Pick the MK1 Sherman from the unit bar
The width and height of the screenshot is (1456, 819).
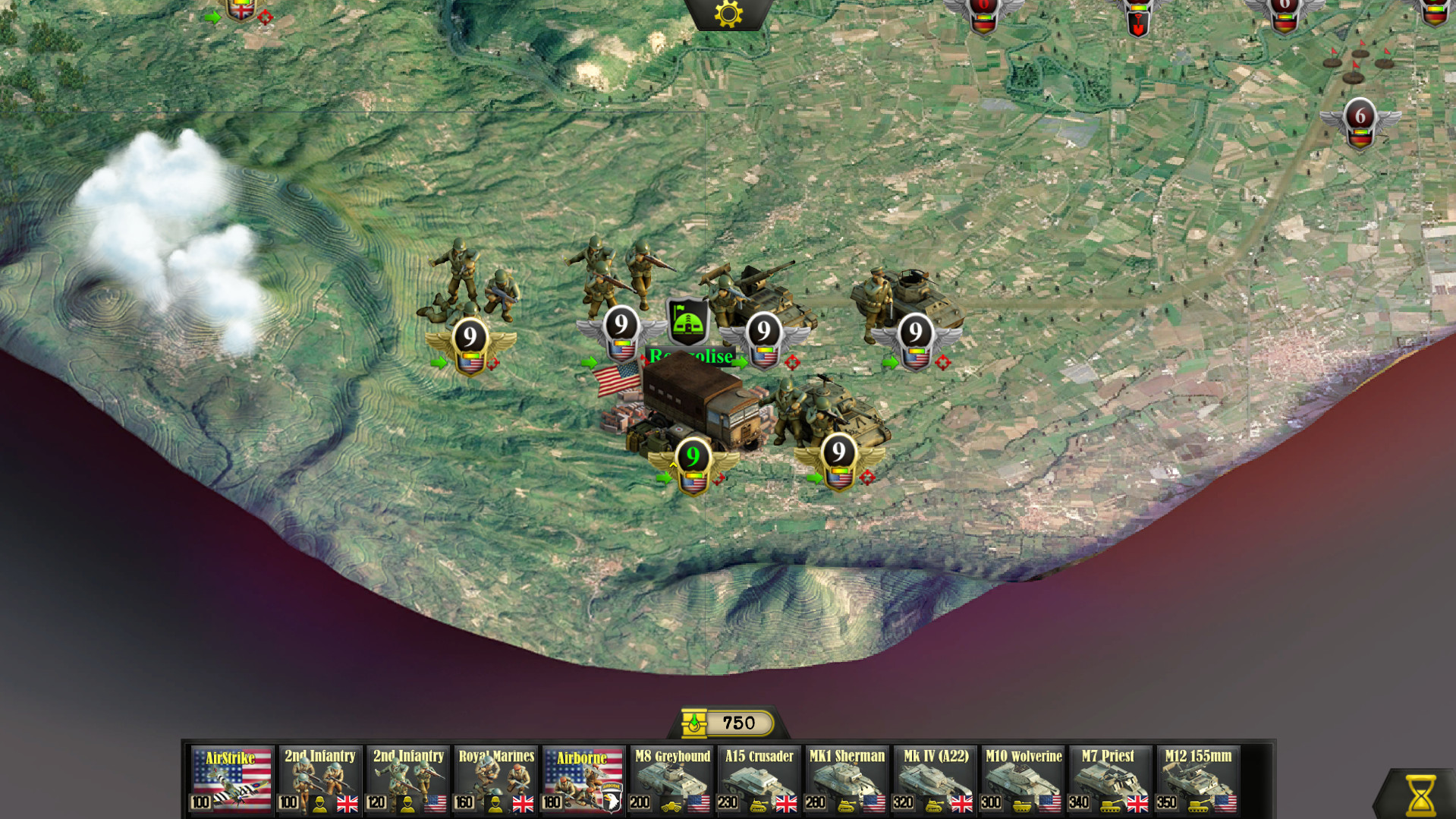pyautogui.click(x=846, y=780)
